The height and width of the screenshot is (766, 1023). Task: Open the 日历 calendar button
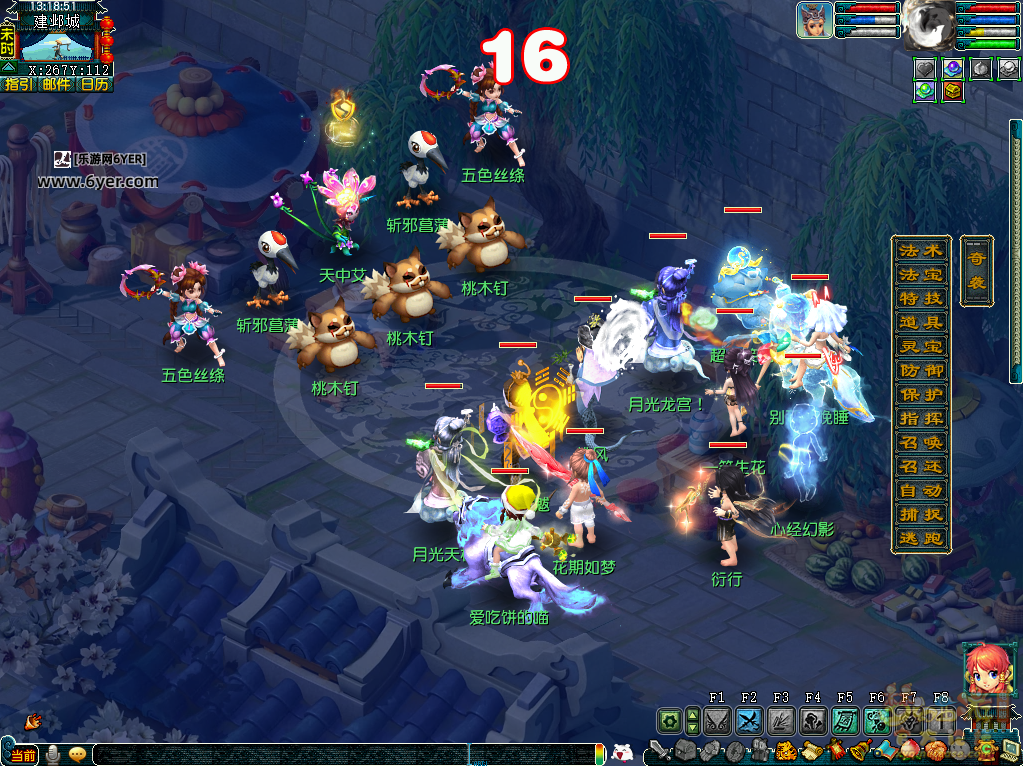pos(94,84)
